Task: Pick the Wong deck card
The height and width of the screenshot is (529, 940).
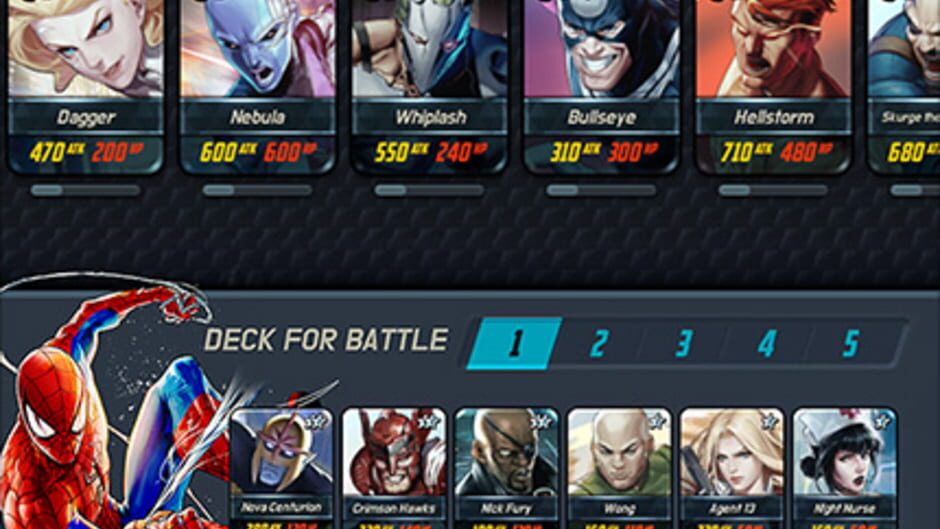Action: pos(619,465)
